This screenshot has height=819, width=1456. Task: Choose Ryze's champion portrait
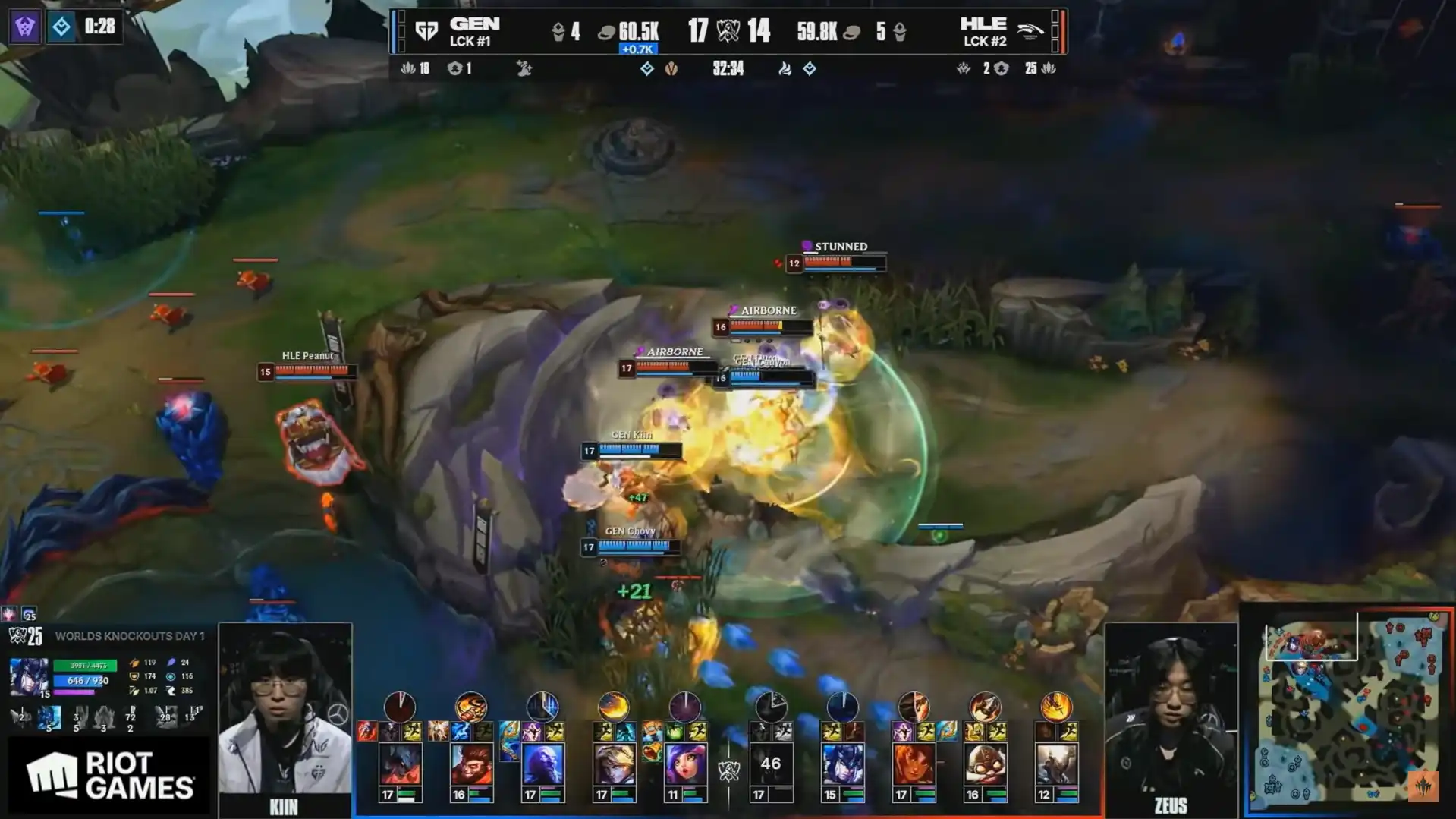[x=542, y=764]
